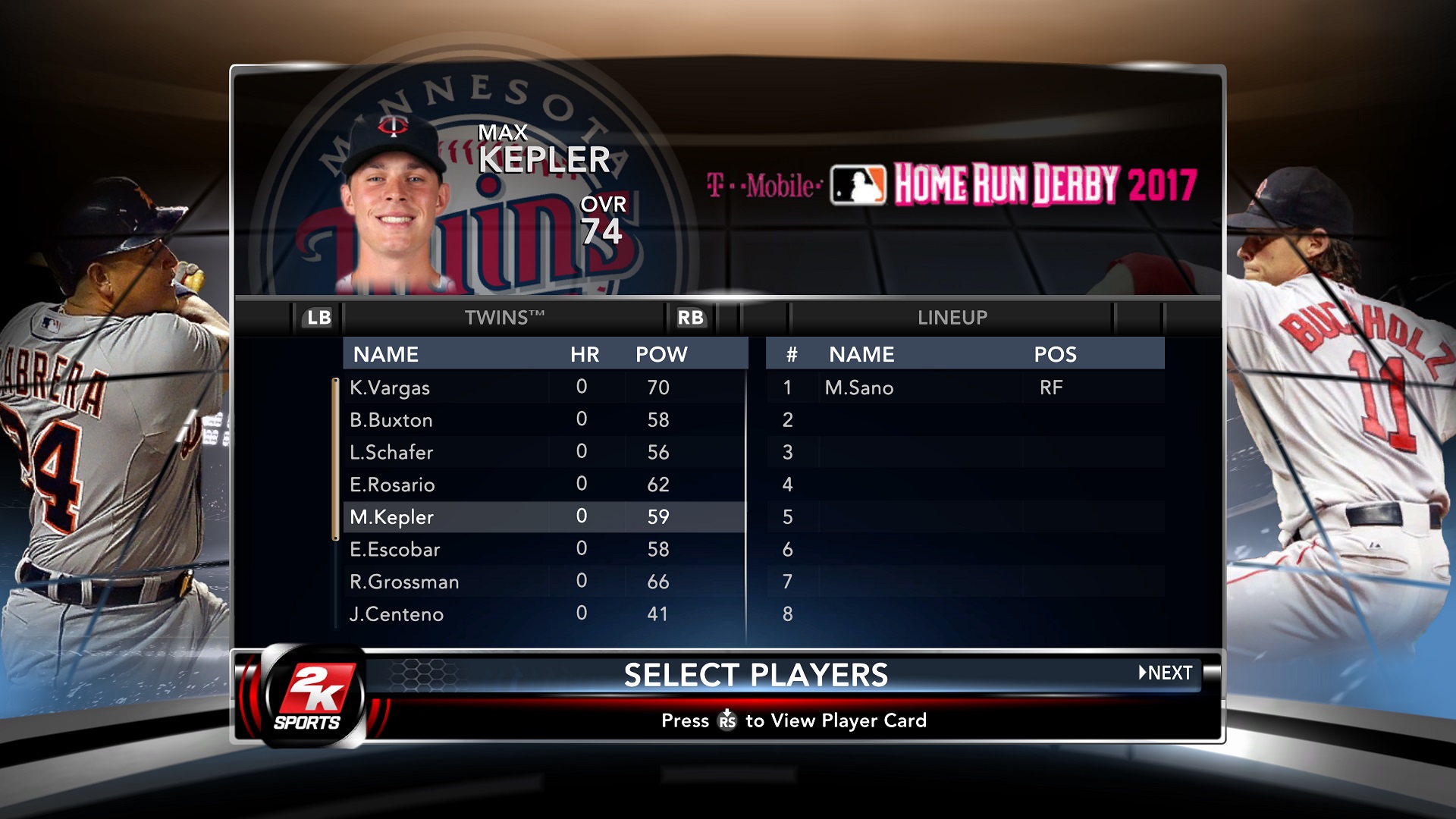The width and height of the screenshot is (1456, 819).
Task: Pick J.Centeno from the roster
Action: [397, 614]
